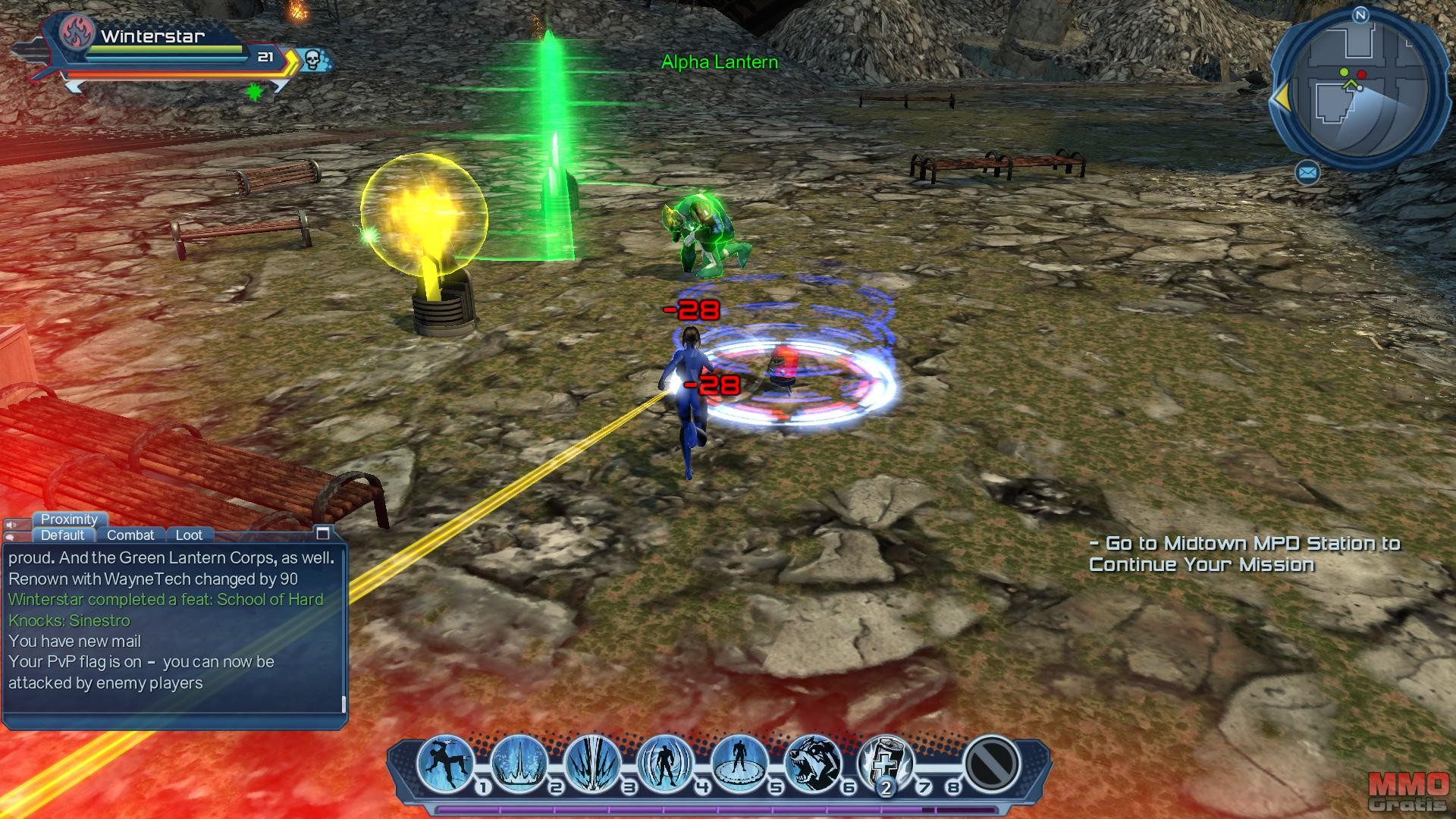Use the ice spike crown ability
This screenshot has height=819, width=1456.
(519, 762)
